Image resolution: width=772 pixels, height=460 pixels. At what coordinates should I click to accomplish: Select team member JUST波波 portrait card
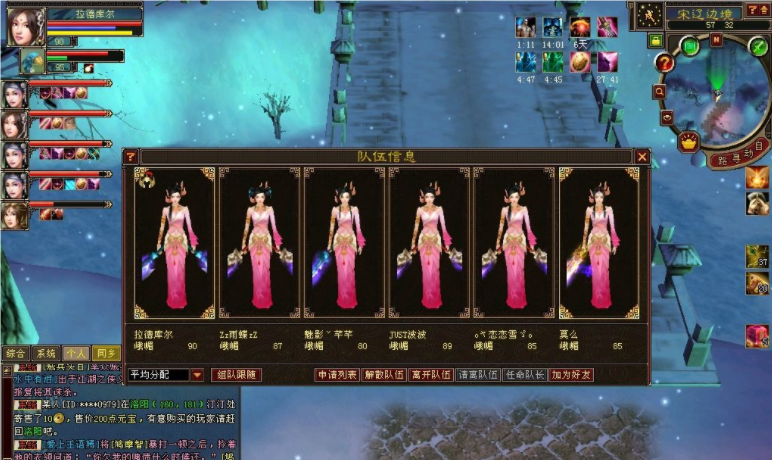[429, 243]
